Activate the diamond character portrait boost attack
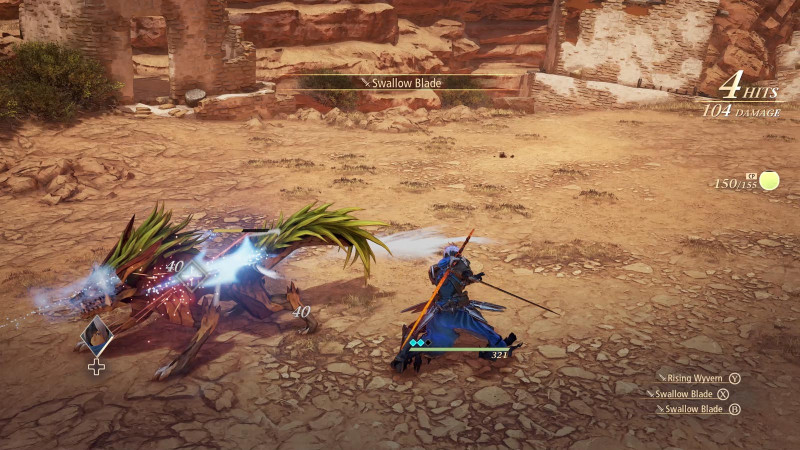The height and width of the screenshot is (450, 800). pyautogui.click(x=96, y=337)
